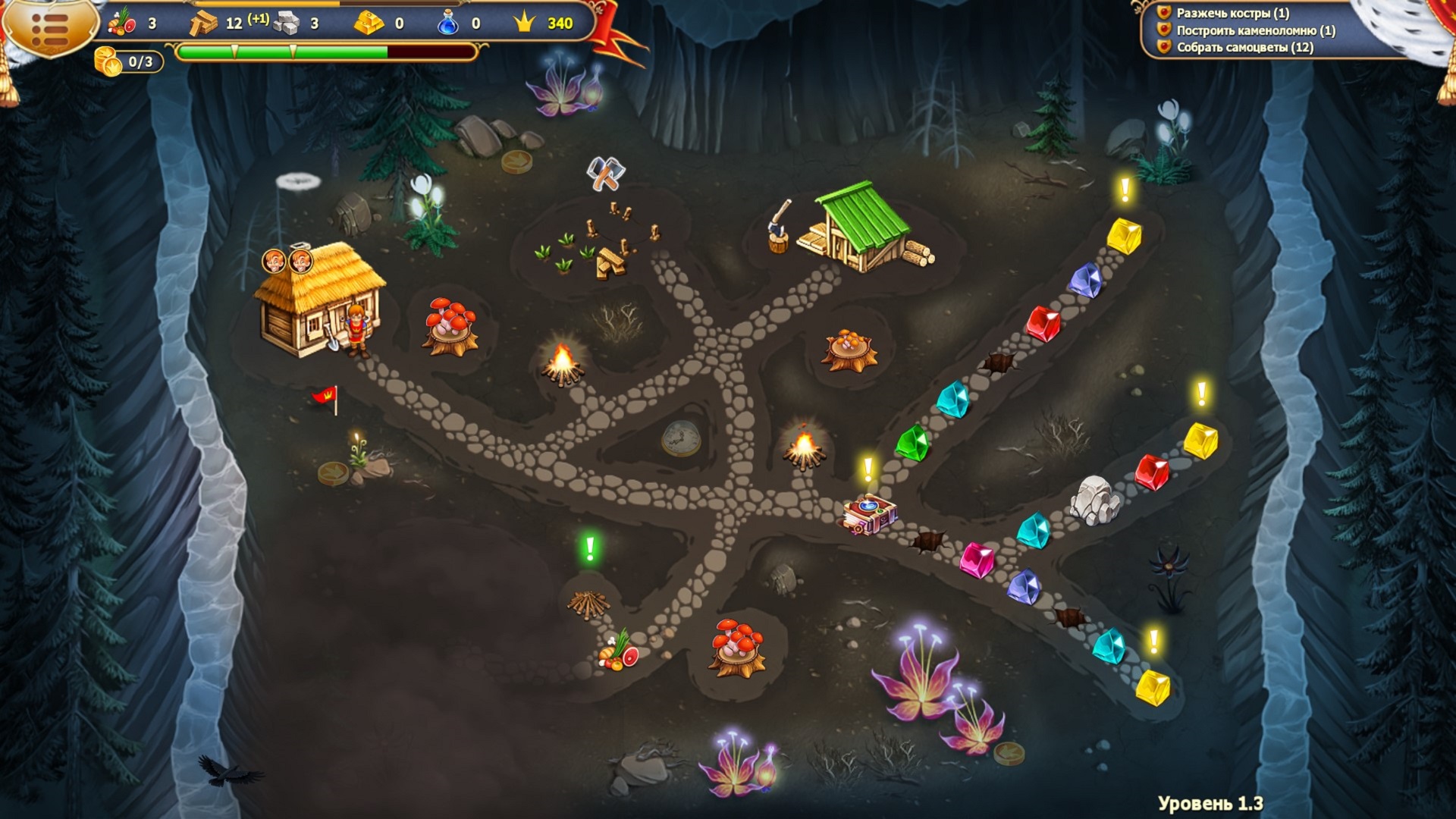Click the crossed axe-and-hammer build icon
The width and height of the screenshot is (1456, 819).
click(x=605, y=174)
